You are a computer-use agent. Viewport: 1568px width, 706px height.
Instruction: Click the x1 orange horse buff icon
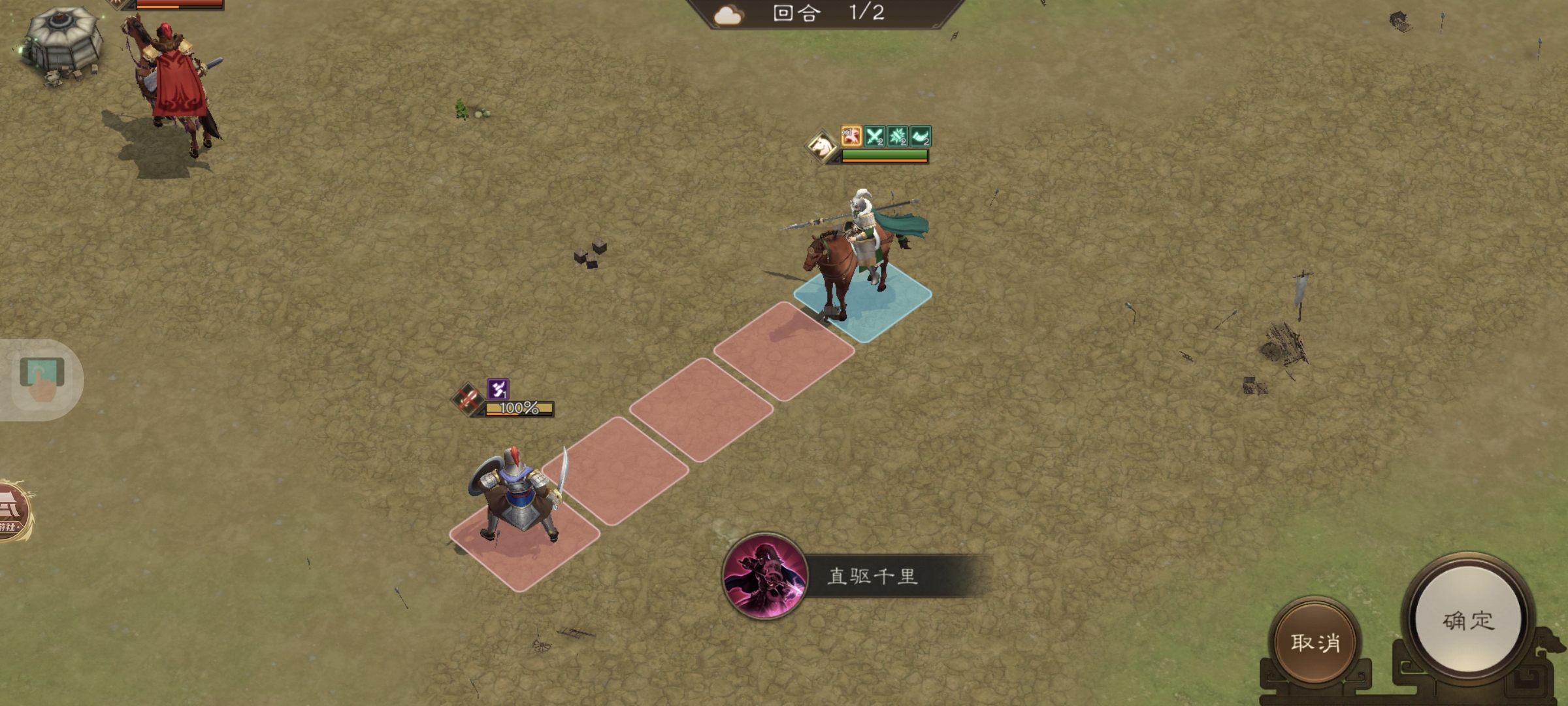(851, 137)
